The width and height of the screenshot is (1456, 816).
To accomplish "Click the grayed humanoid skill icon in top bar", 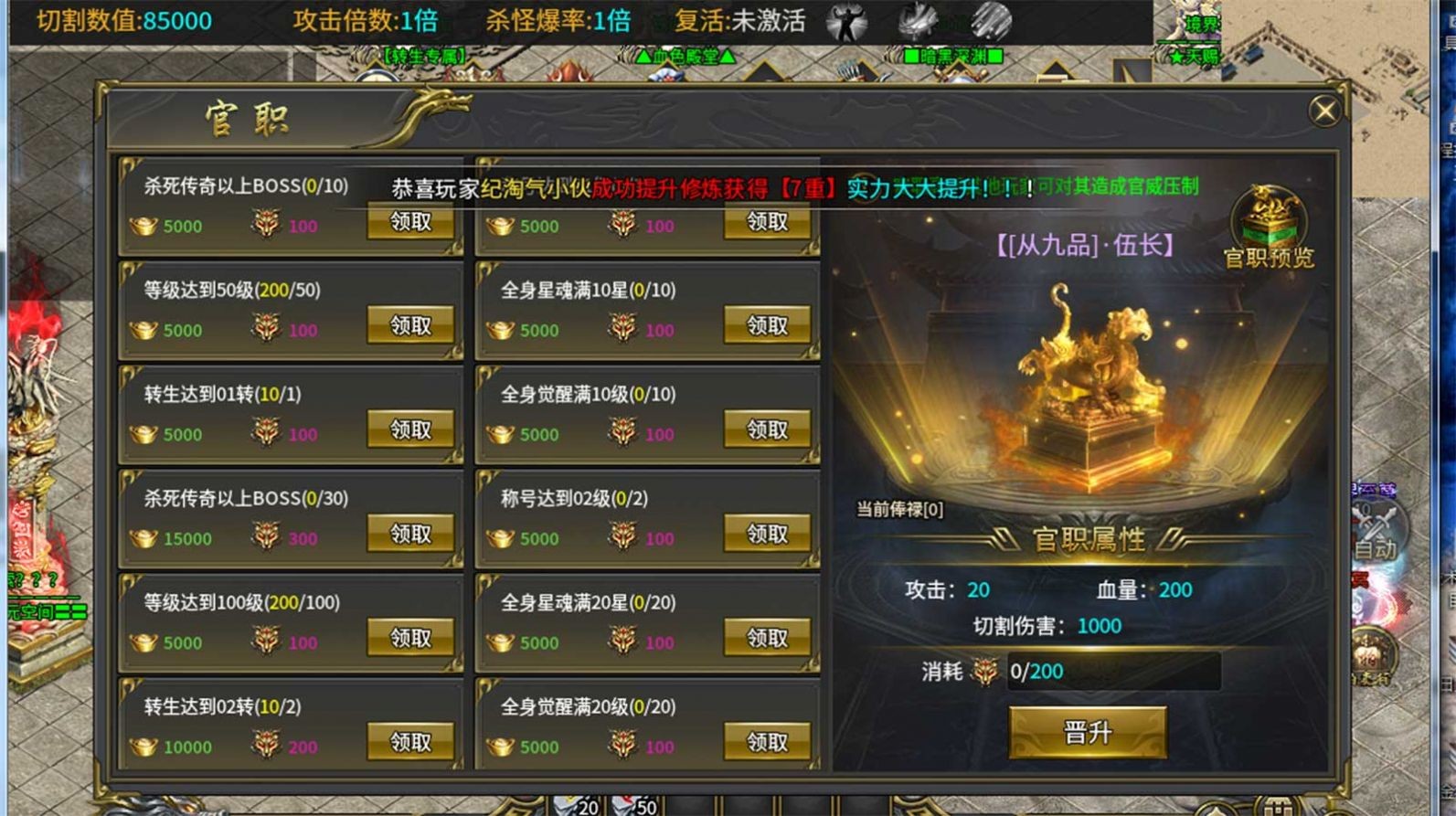I will point(849,23).
